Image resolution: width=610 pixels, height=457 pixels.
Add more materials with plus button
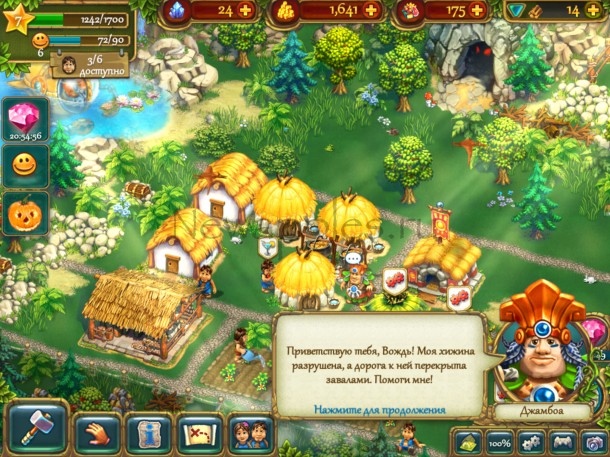coord(599,10)
